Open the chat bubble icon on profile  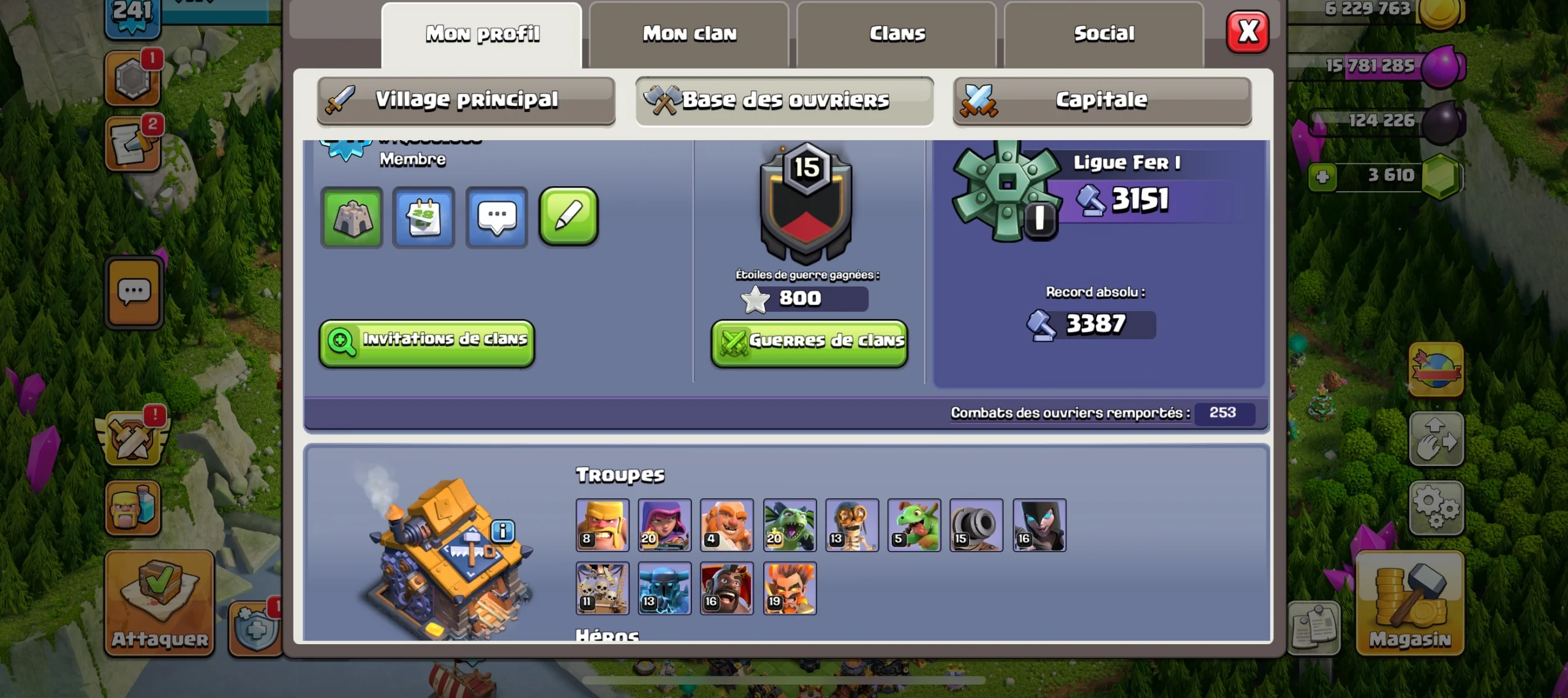click(x=496, y=217)
